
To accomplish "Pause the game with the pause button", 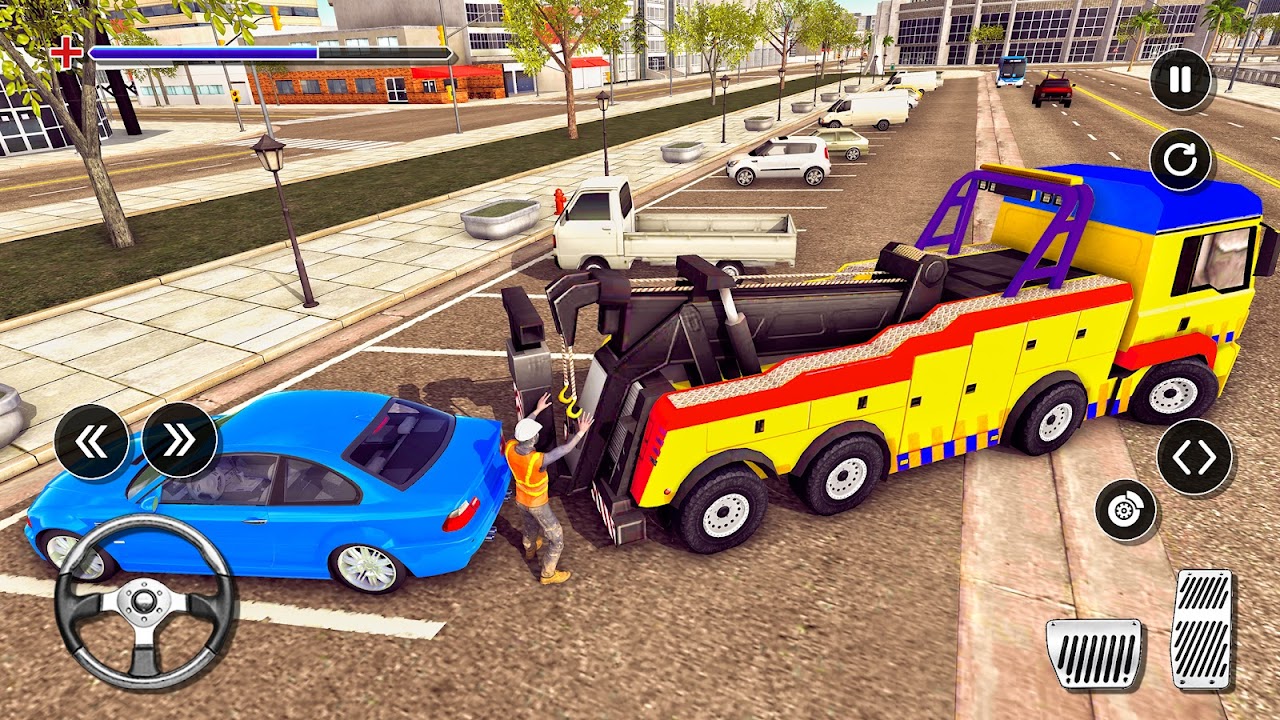I will point(1180,80).
